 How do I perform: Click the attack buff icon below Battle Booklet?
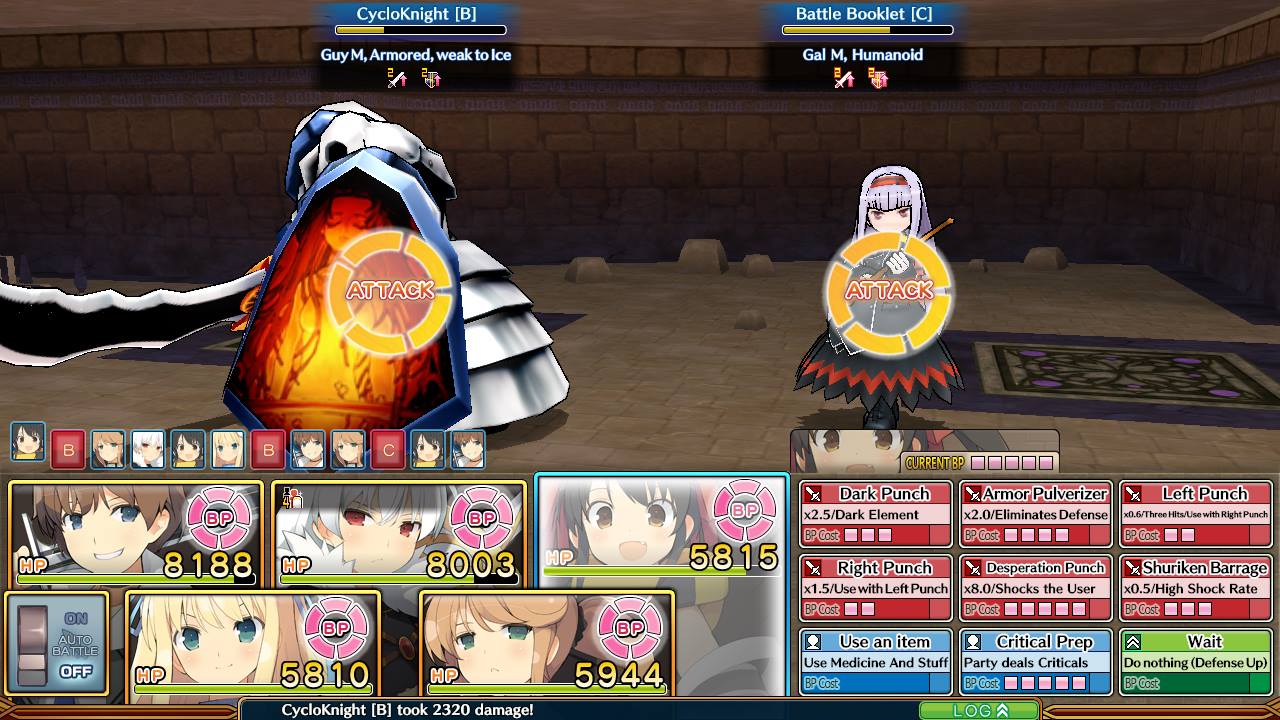point(843,79)
